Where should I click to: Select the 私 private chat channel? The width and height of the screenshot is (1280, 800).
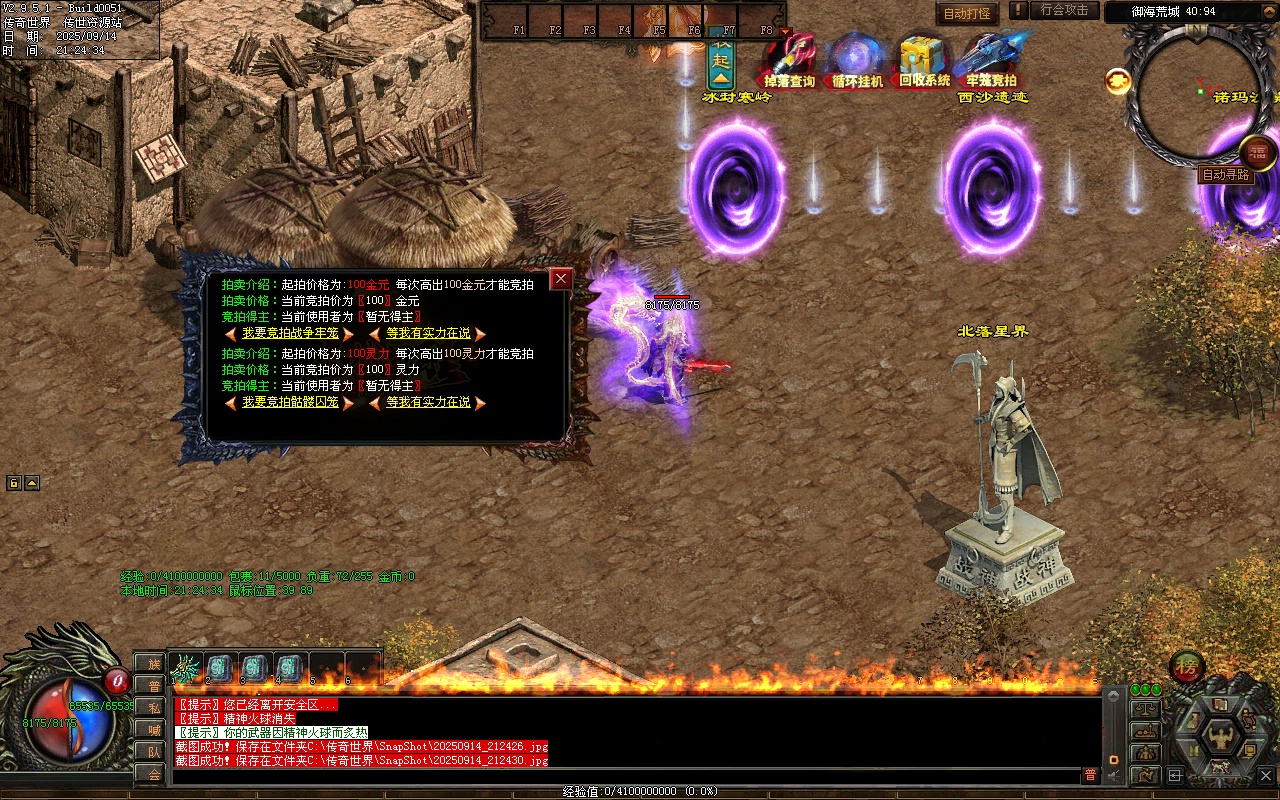tap(153, 708)
